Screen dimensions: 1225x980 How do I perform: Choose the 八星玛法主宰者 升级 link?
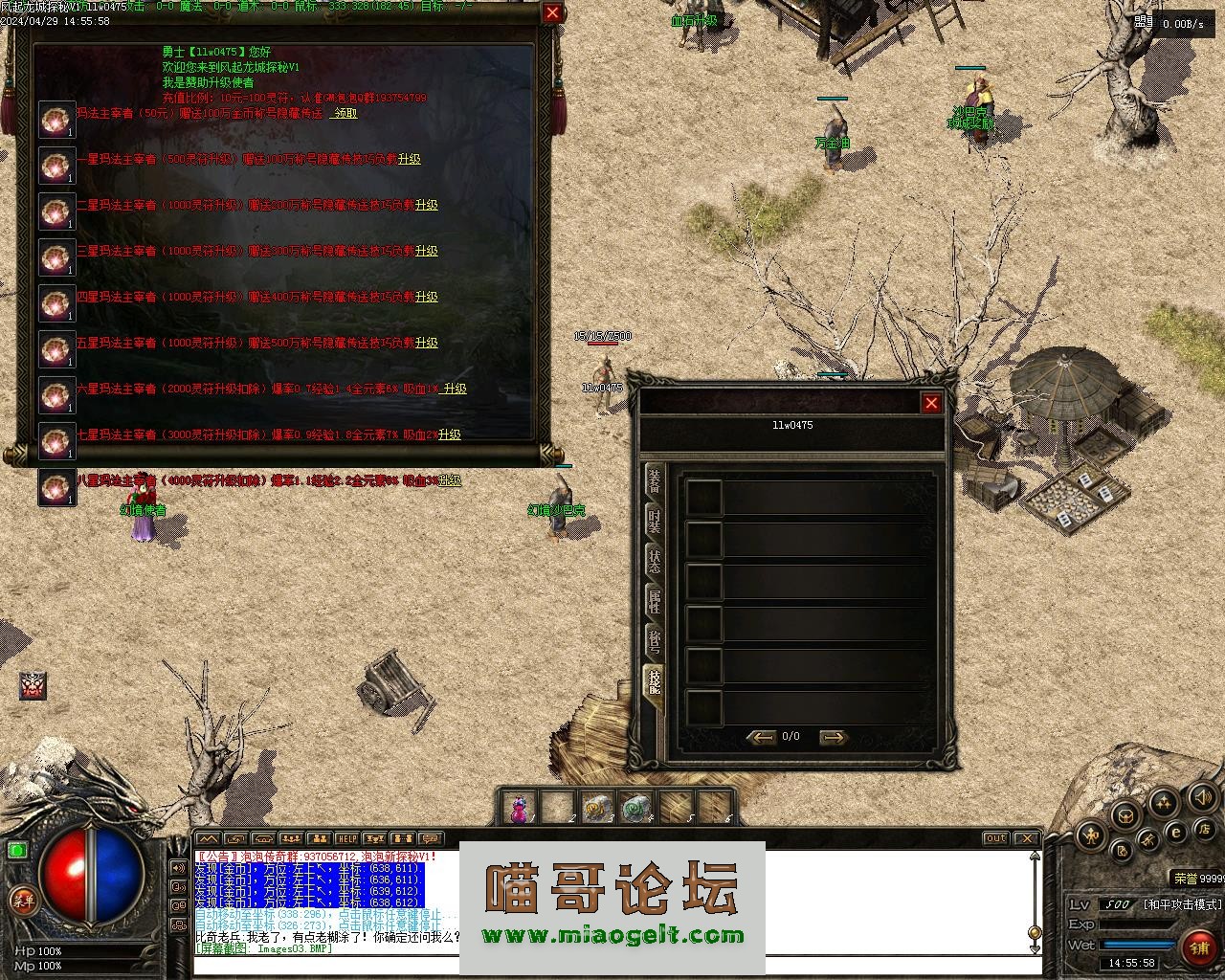[450, 480]
